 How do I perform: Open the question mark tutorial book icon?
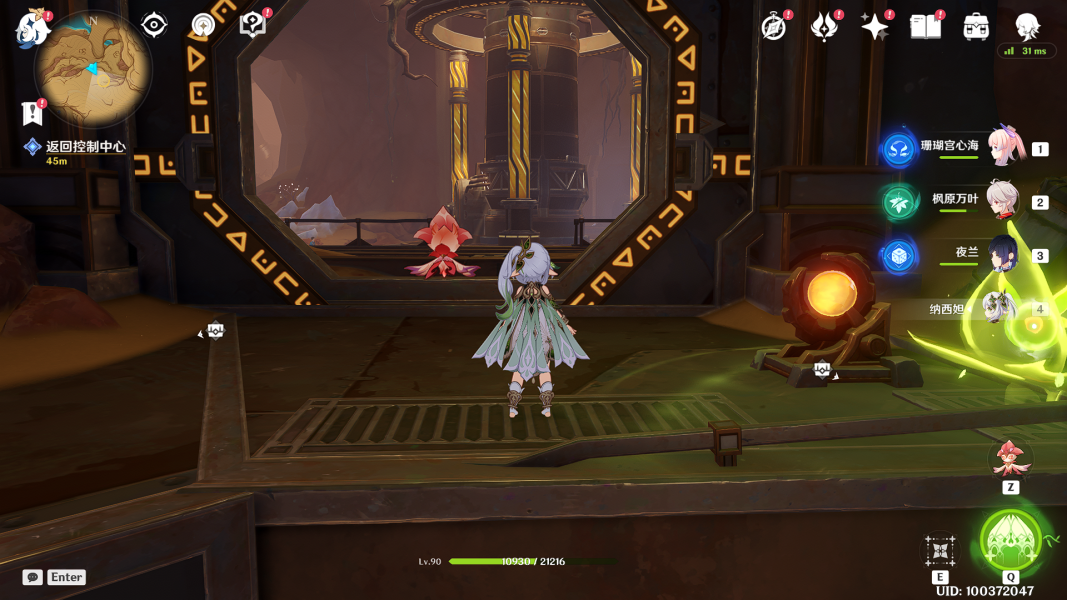click(253, 25)
